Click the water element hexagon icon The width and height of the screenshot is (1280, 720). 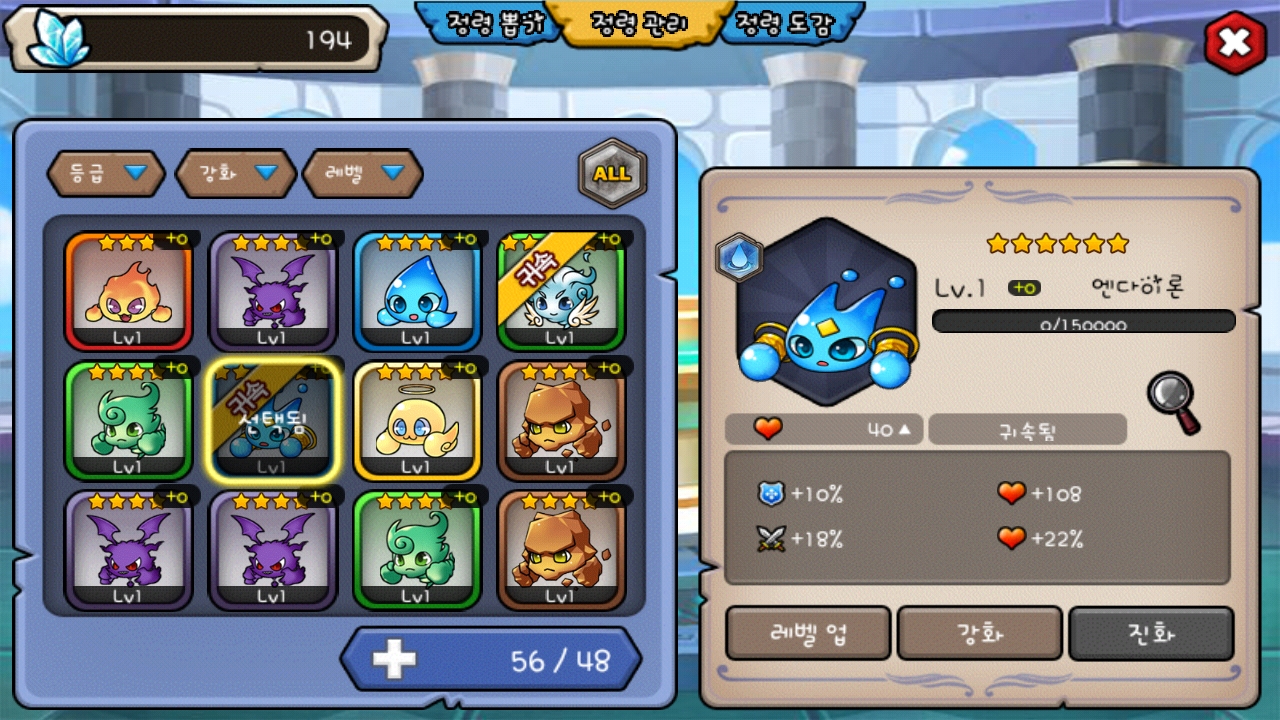(740, 258)
